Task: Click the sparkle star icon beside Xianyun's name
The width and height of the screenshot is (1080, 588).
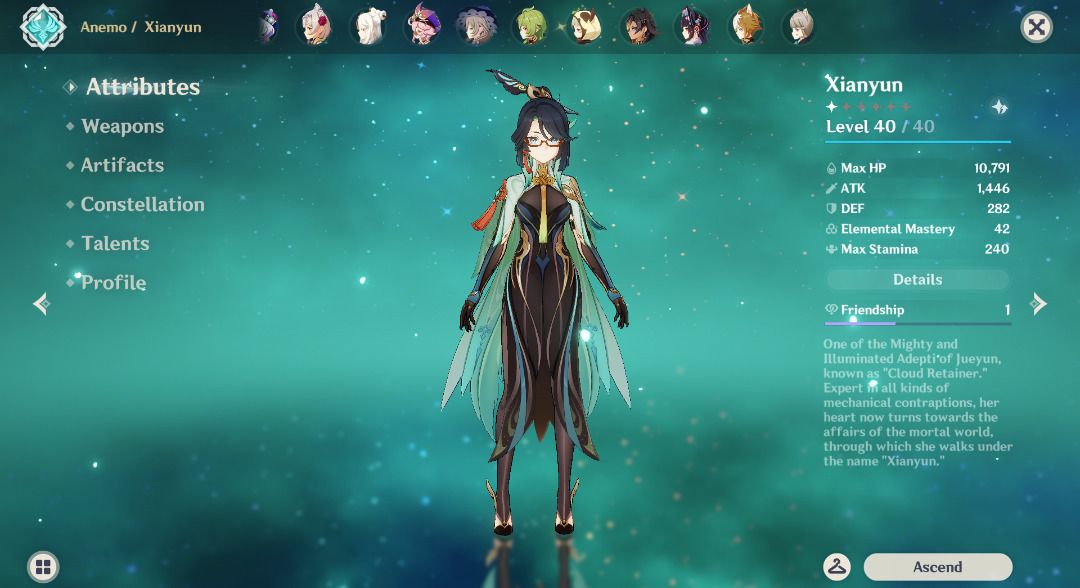Action: coord(999,108)
